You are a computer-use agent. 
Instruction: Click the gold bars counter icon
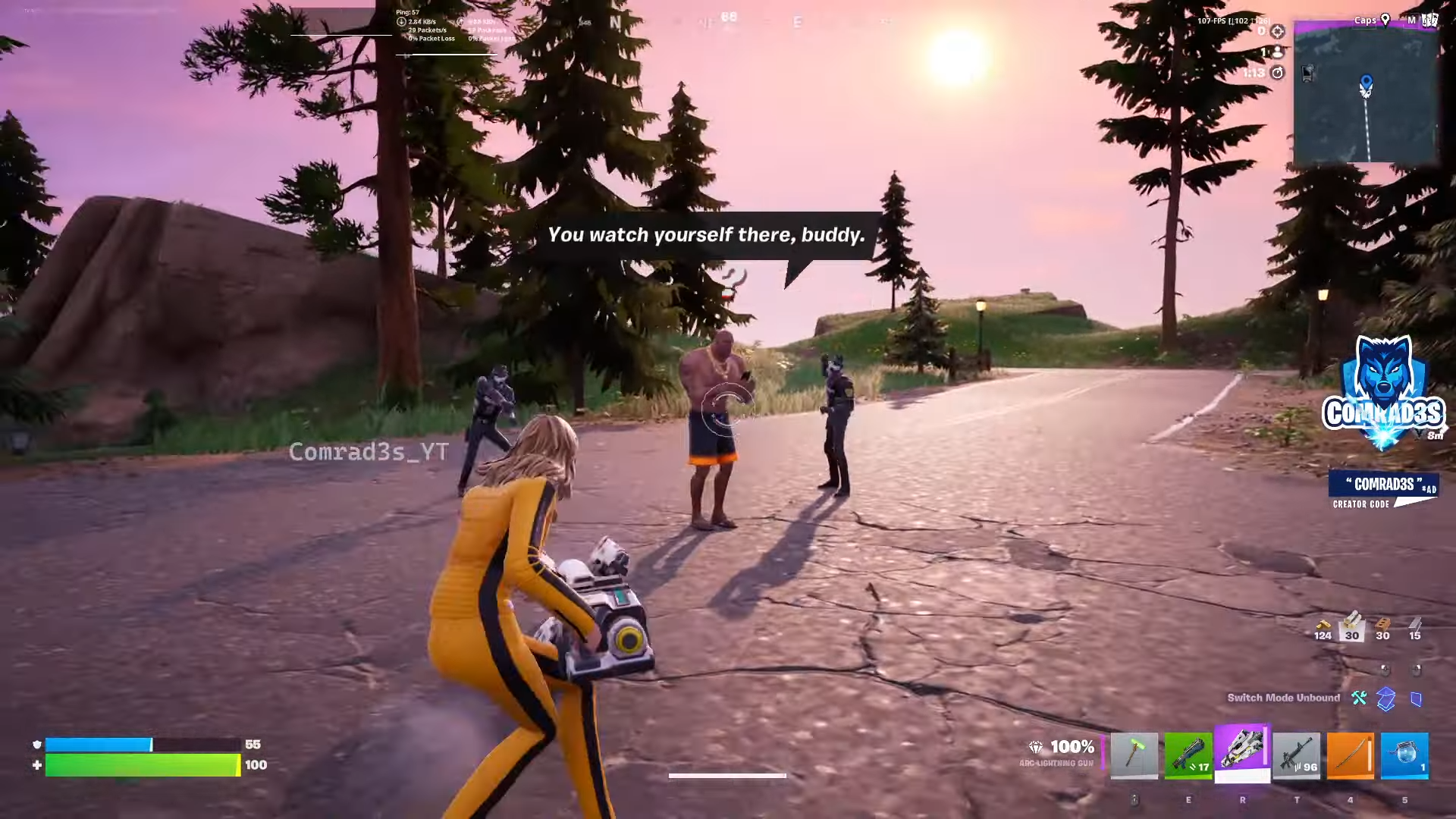point(1323,627)
